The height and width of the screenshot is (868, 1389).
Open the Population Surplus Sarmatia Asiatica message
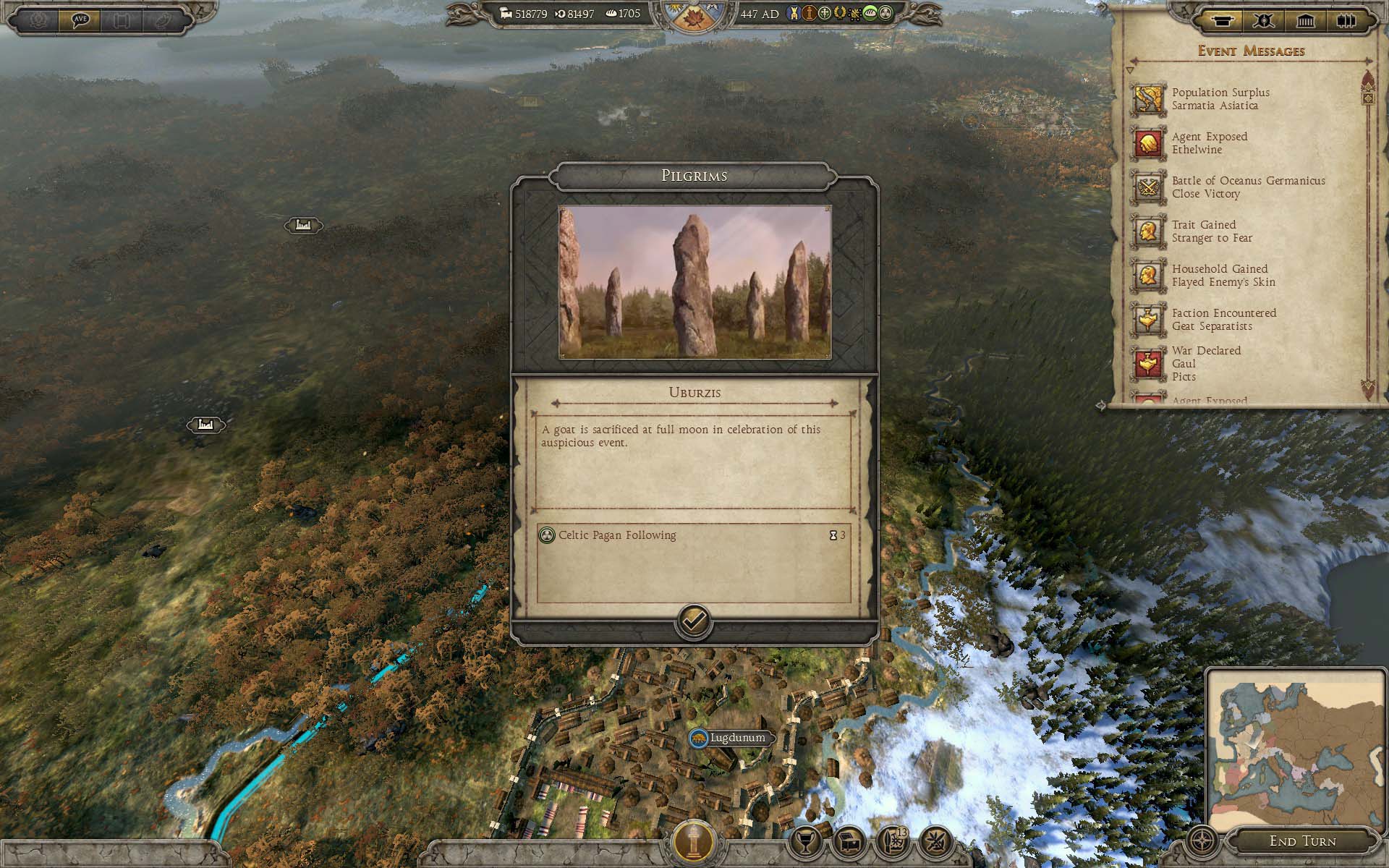point(1220,99)
